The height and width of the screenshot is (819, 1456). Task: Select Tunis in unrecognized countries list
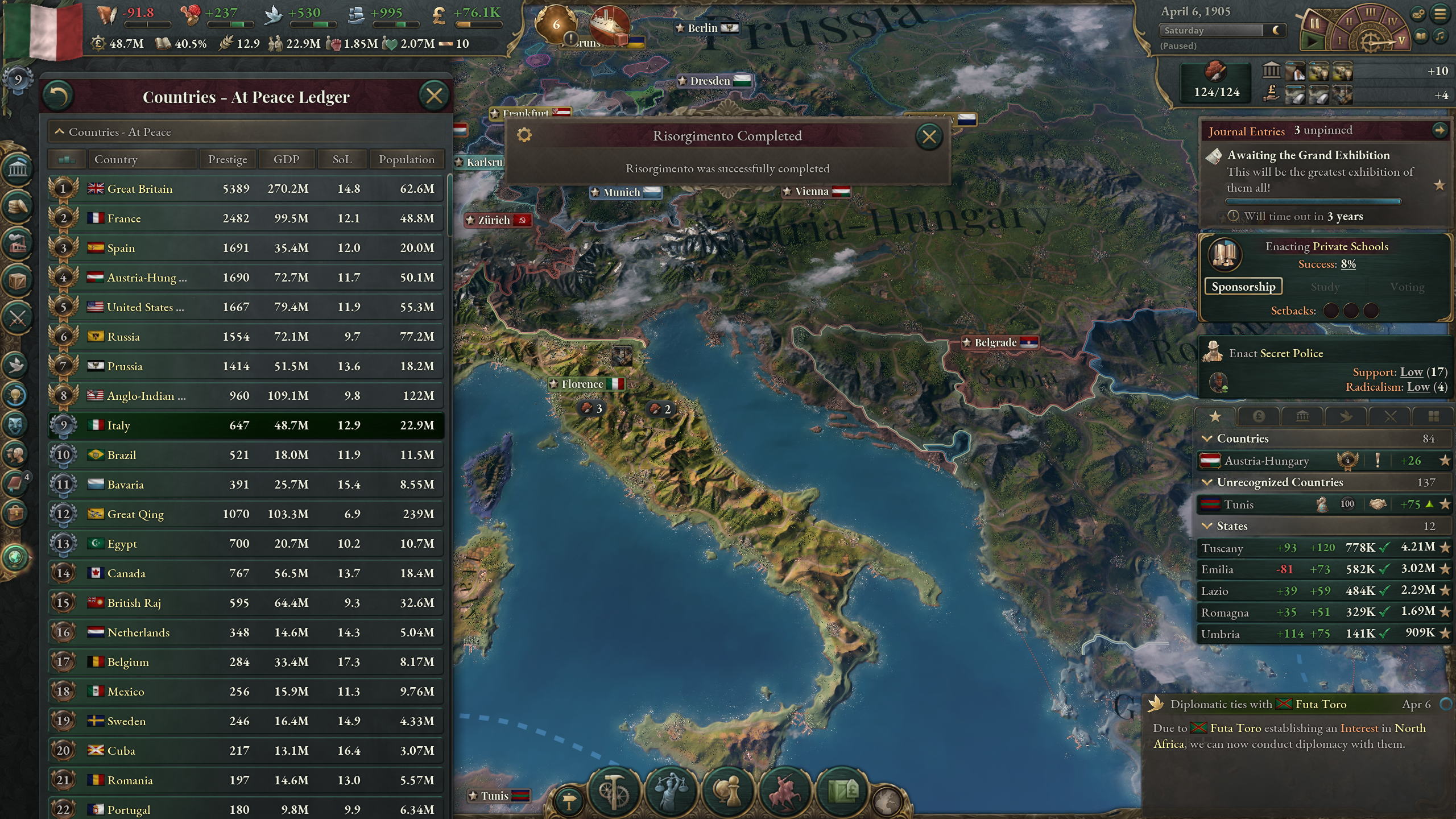tap(1239, 504)
